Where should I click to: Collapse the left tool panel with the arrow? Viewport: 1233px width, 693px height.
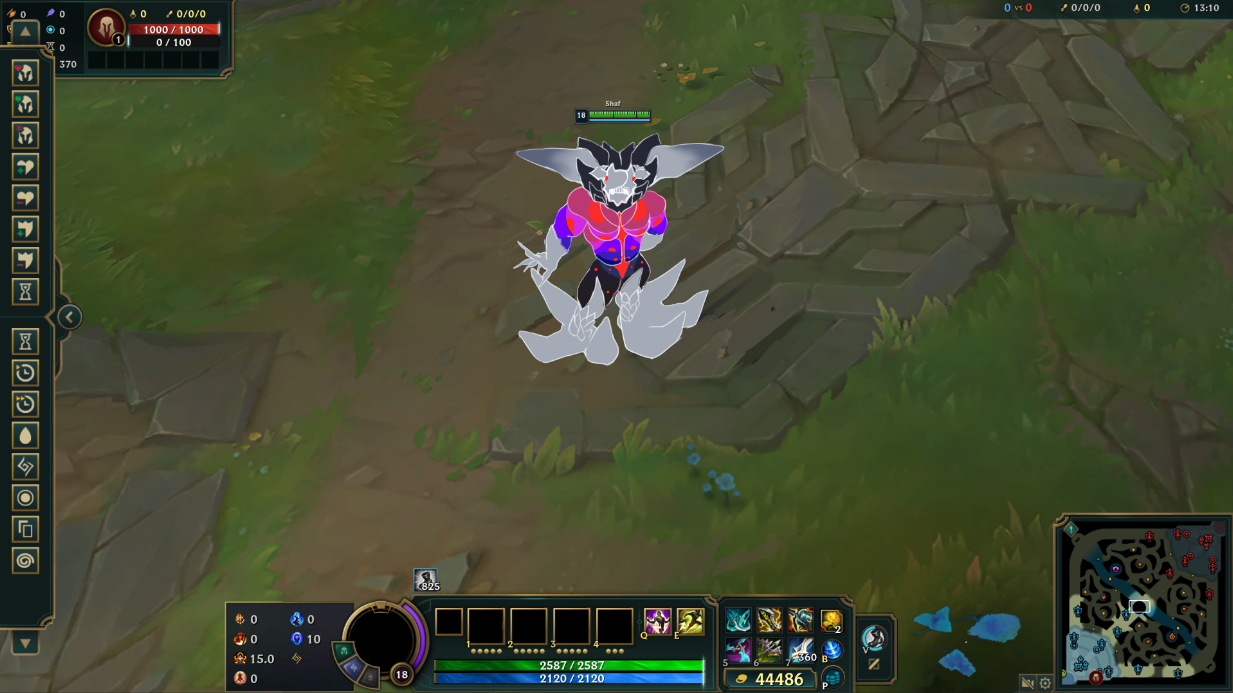click(69, 317)
